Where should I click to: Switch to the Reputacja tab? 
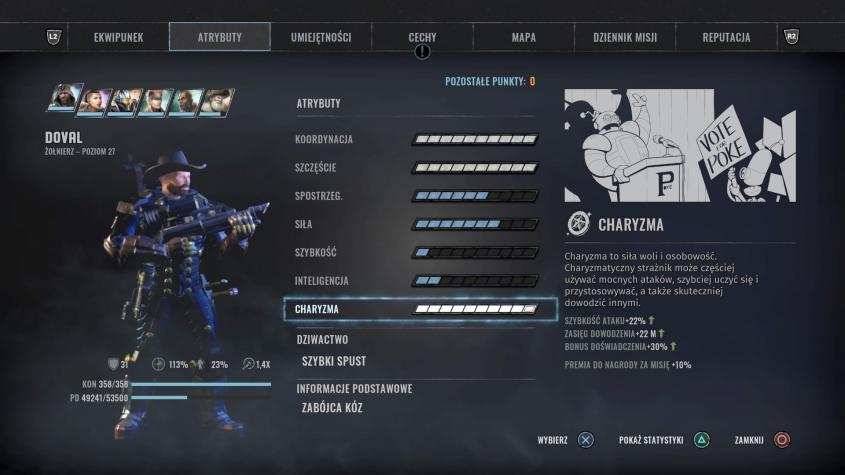click(x=726, y=37)
